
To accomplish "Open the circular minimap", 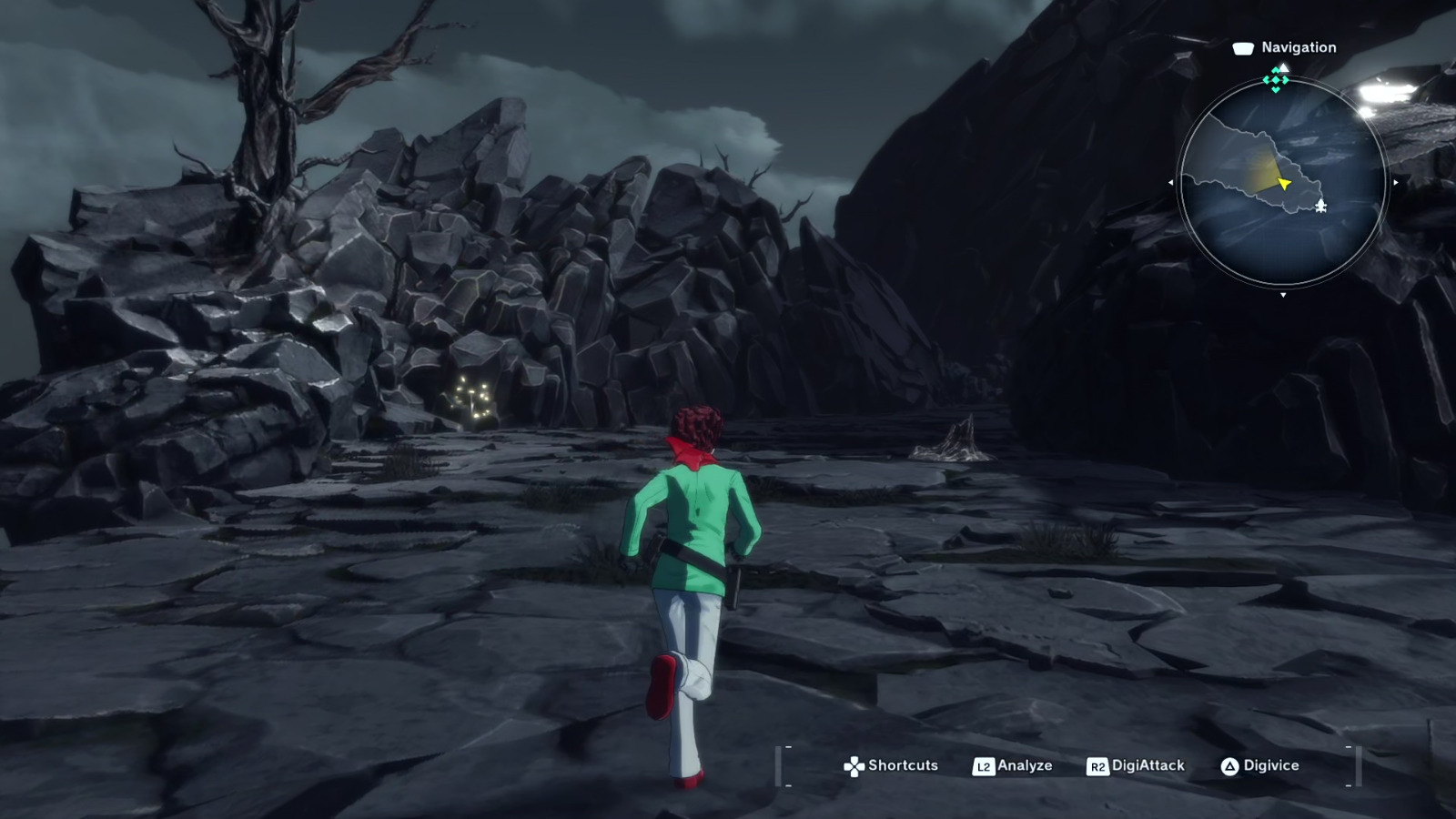I will coord(1282,182).
